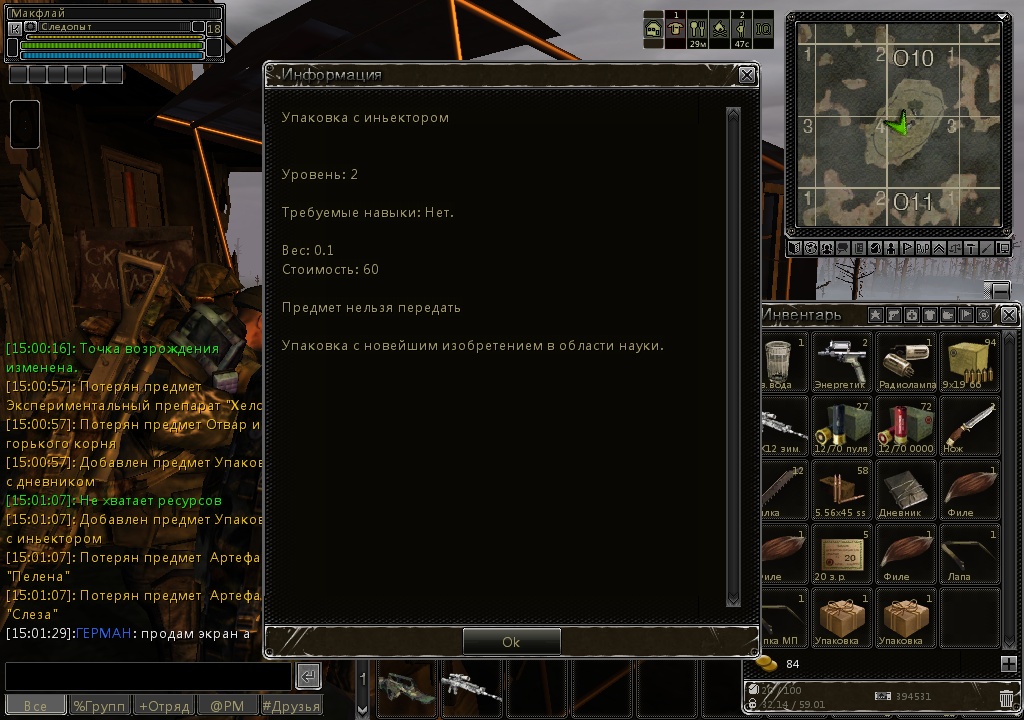
Task: Close the Инвентарь panel
Action: pyautogui.click(x=1009, y=315)
